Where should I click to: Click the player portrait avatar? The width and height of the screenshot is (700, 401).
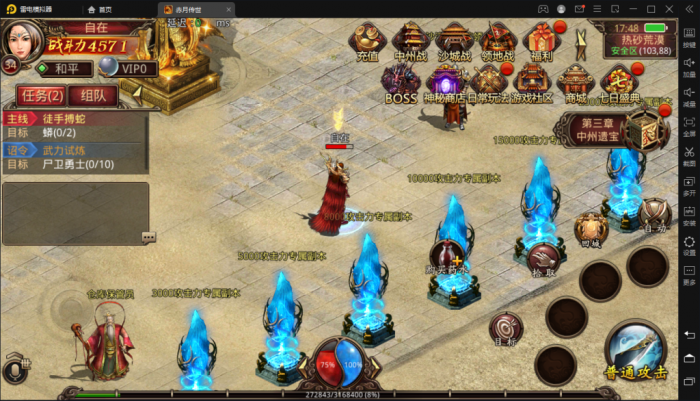(x=22, y=39)
